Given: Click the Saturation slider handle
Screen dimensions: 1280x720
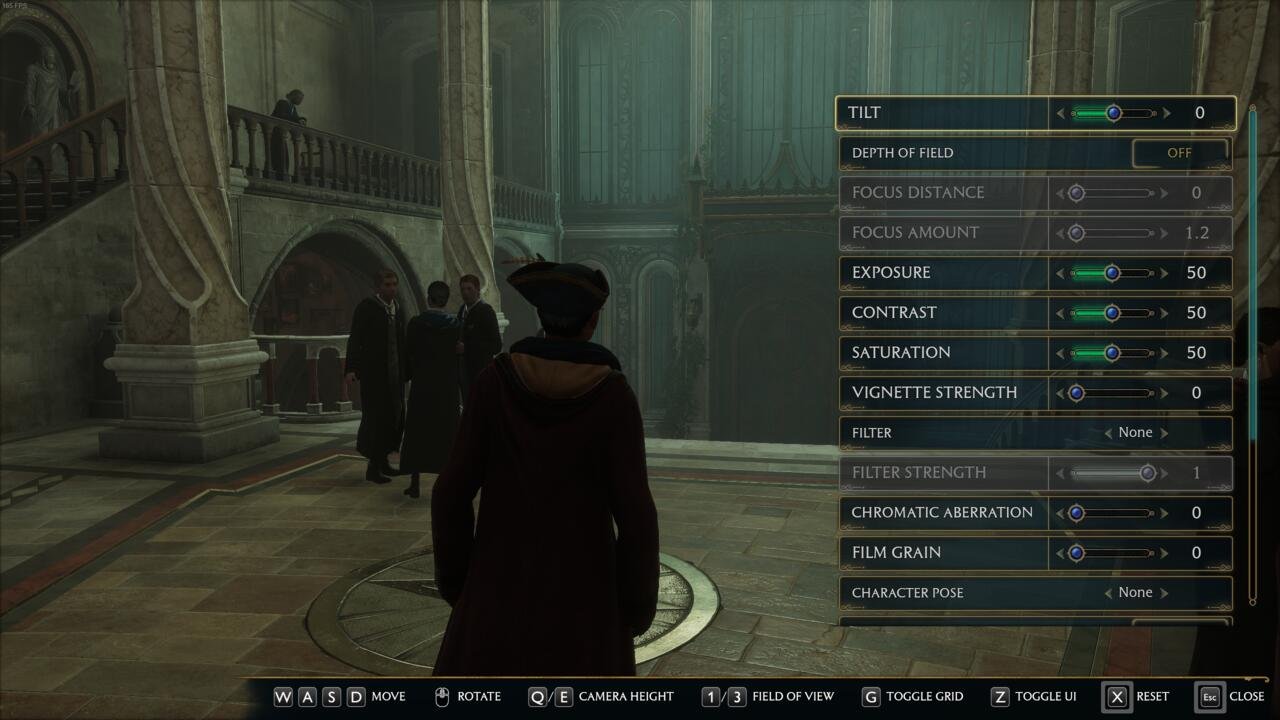Looking at the screenshot, I should (x=1112, y=353).
